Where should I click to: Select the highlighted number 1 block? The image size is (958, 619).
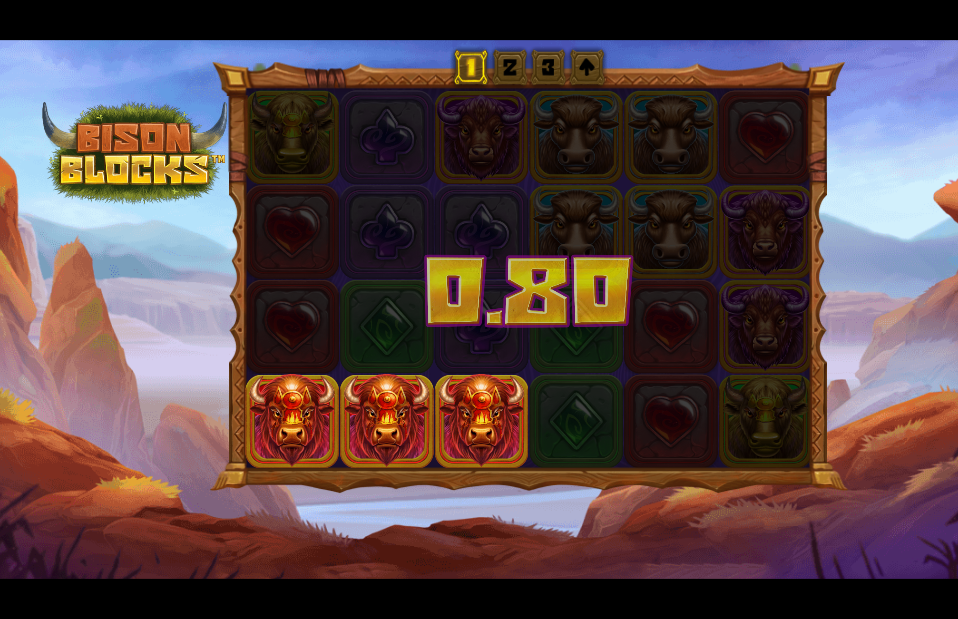(471, 68)
